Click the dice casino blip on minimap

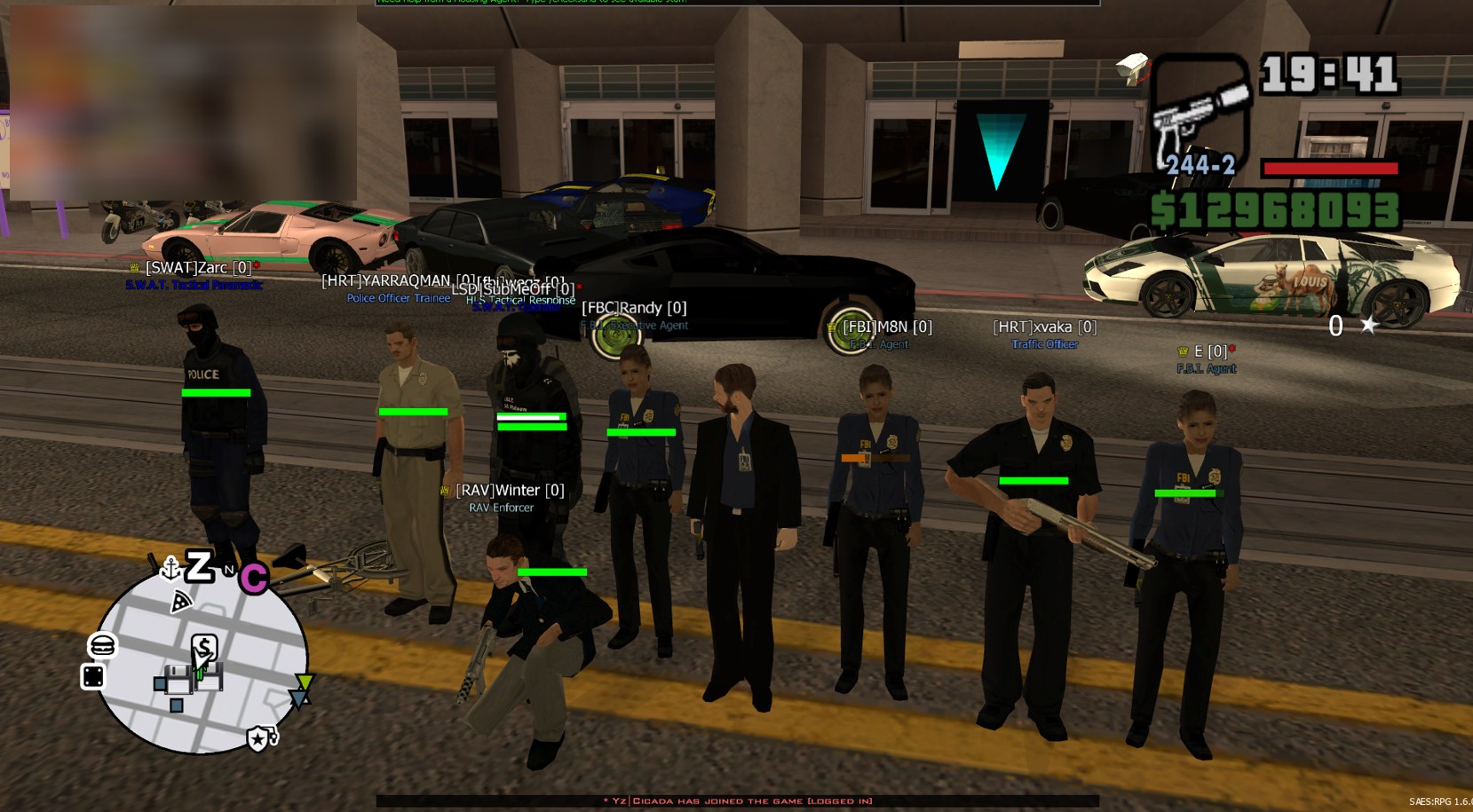tap(93, 676)
